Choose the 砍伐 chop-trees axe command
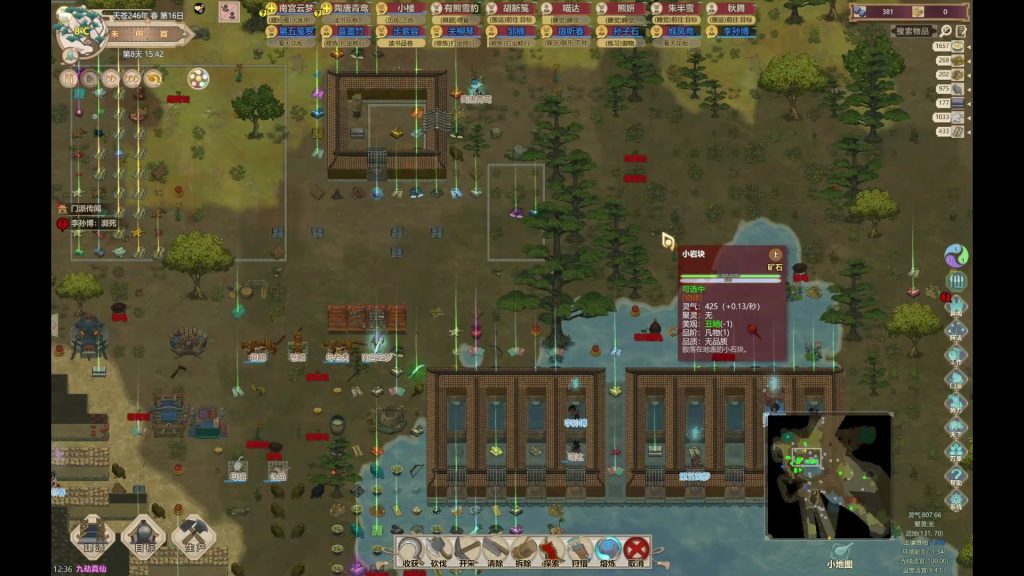This screenshot has width=1024, height=576. pyautogui.click(x=438, y=551)
